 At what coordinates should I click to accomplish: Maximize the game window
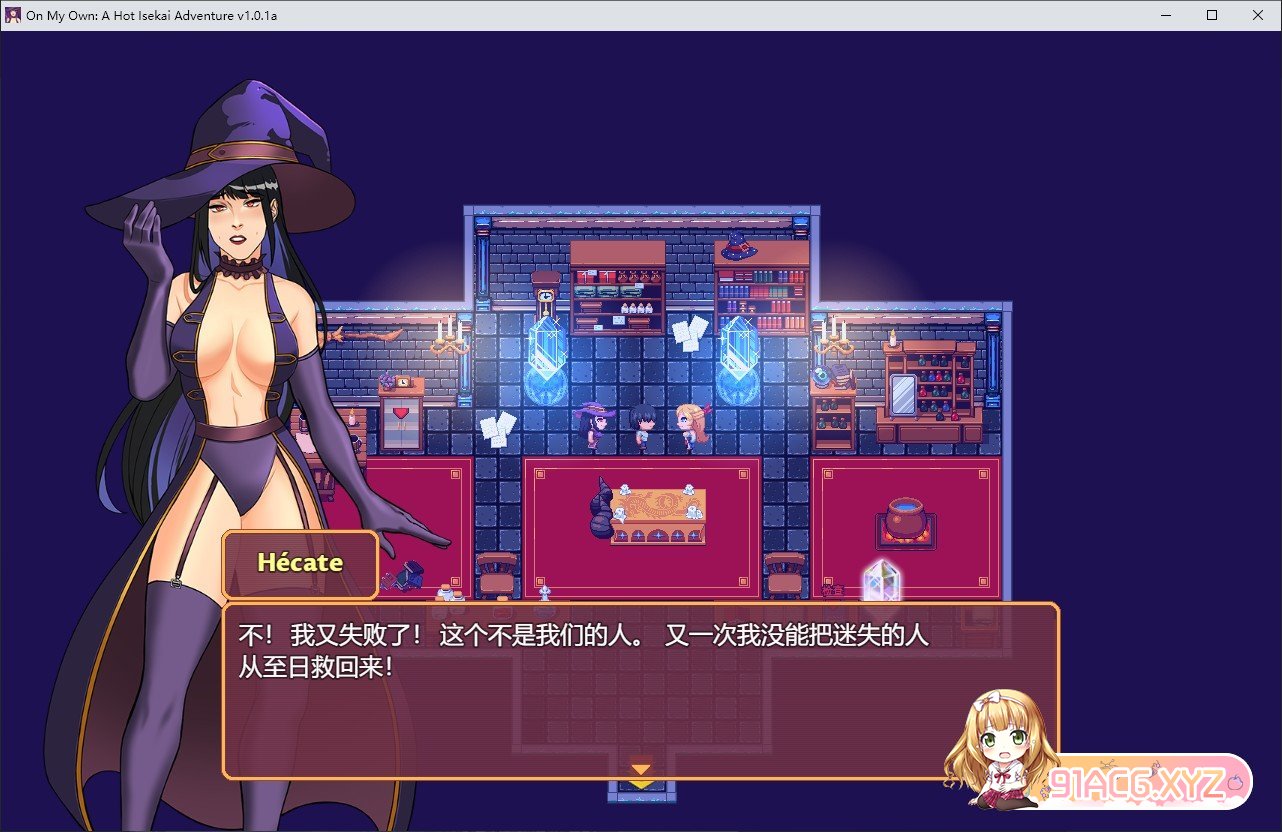1212,15
